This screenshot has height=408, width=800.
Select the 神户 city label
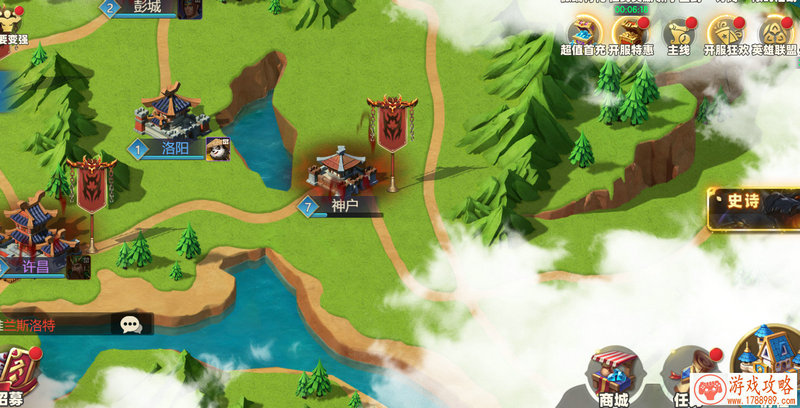point(344,205)
